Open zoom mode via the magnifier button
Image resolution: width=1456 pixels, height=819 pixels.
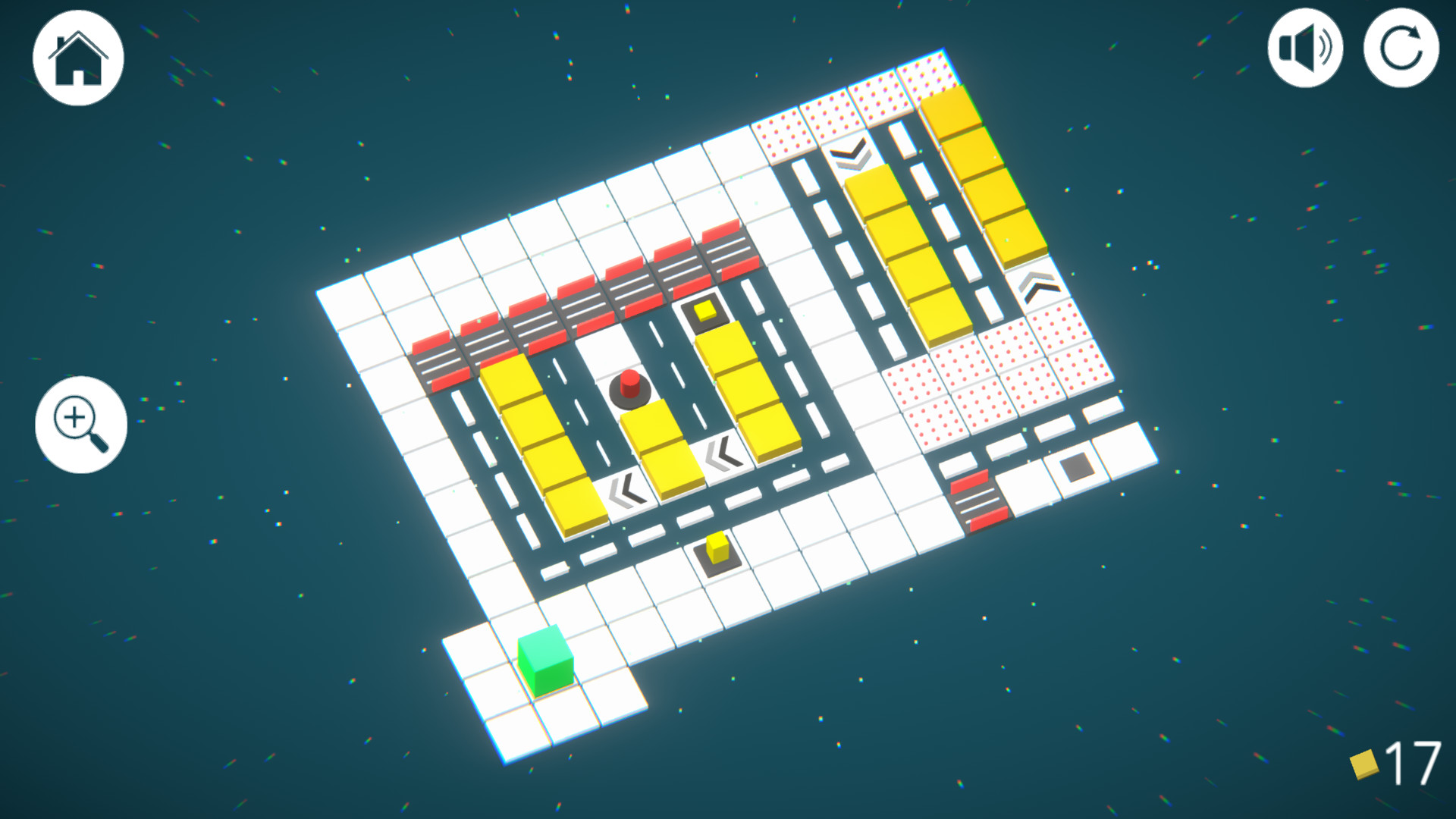click(x=80, y=425)
